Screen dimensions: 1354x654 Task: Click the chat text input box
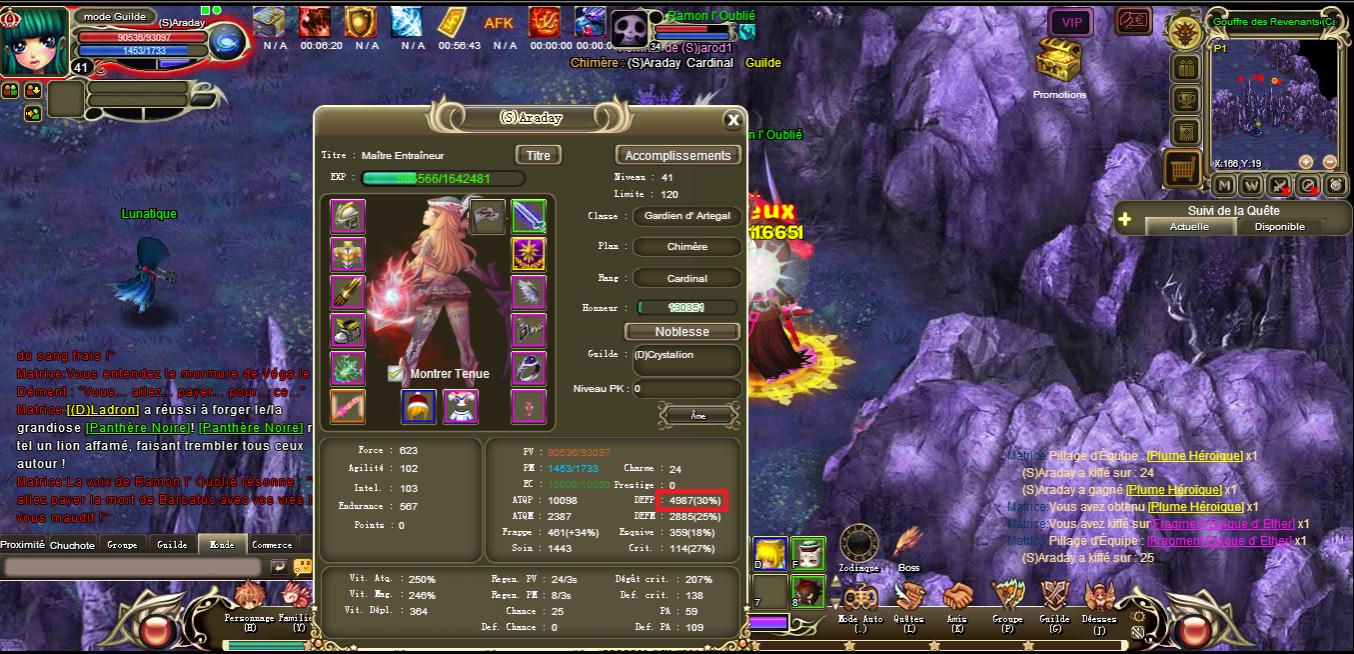pos(135,567)
